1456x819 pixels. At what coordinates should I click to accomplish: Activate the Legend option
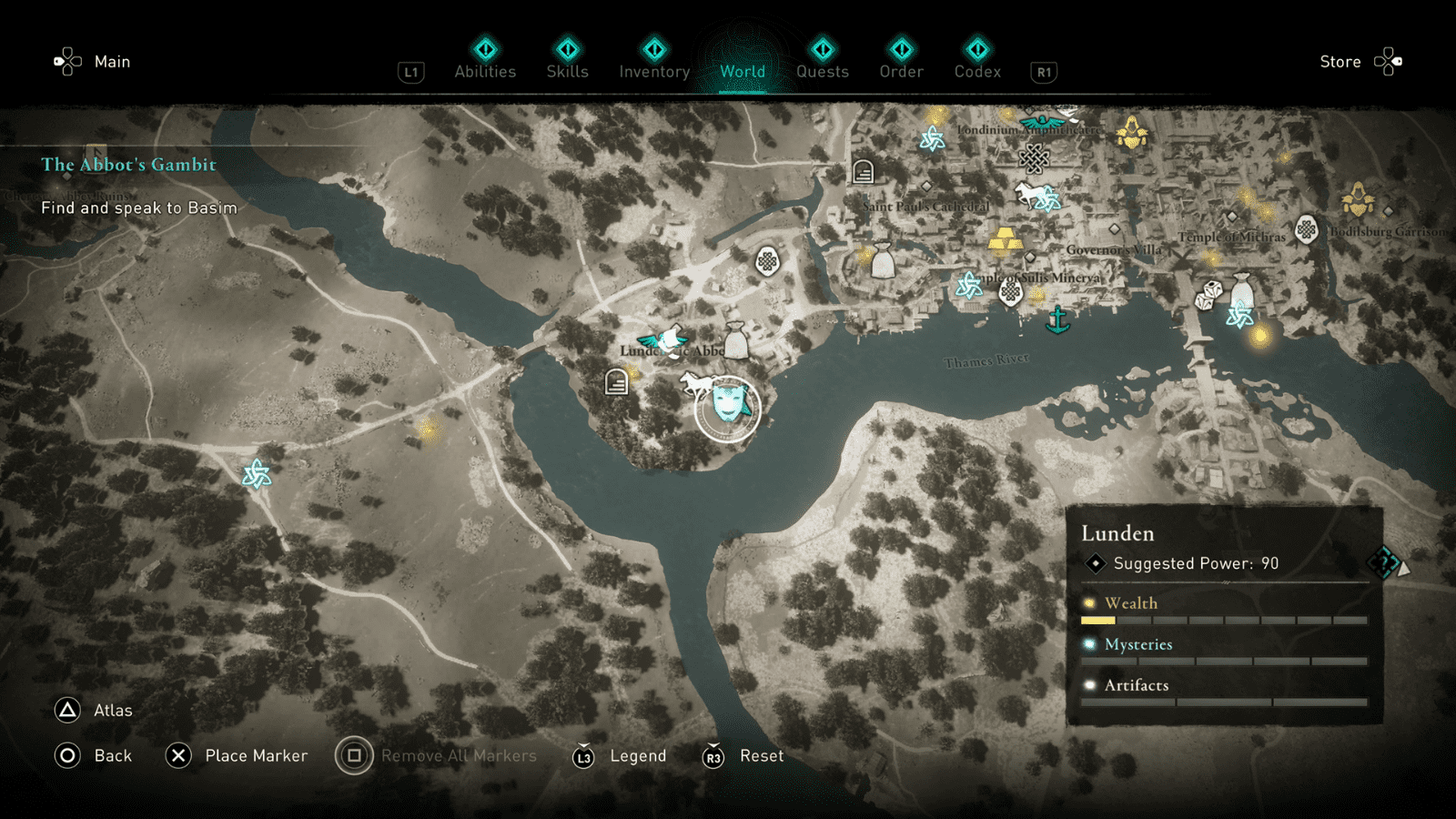pos(638,755)
